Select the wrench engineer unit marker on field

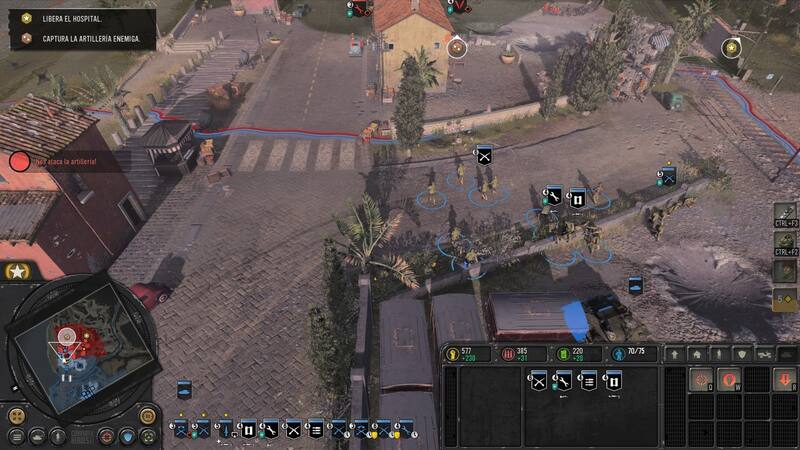coord(552,193)
